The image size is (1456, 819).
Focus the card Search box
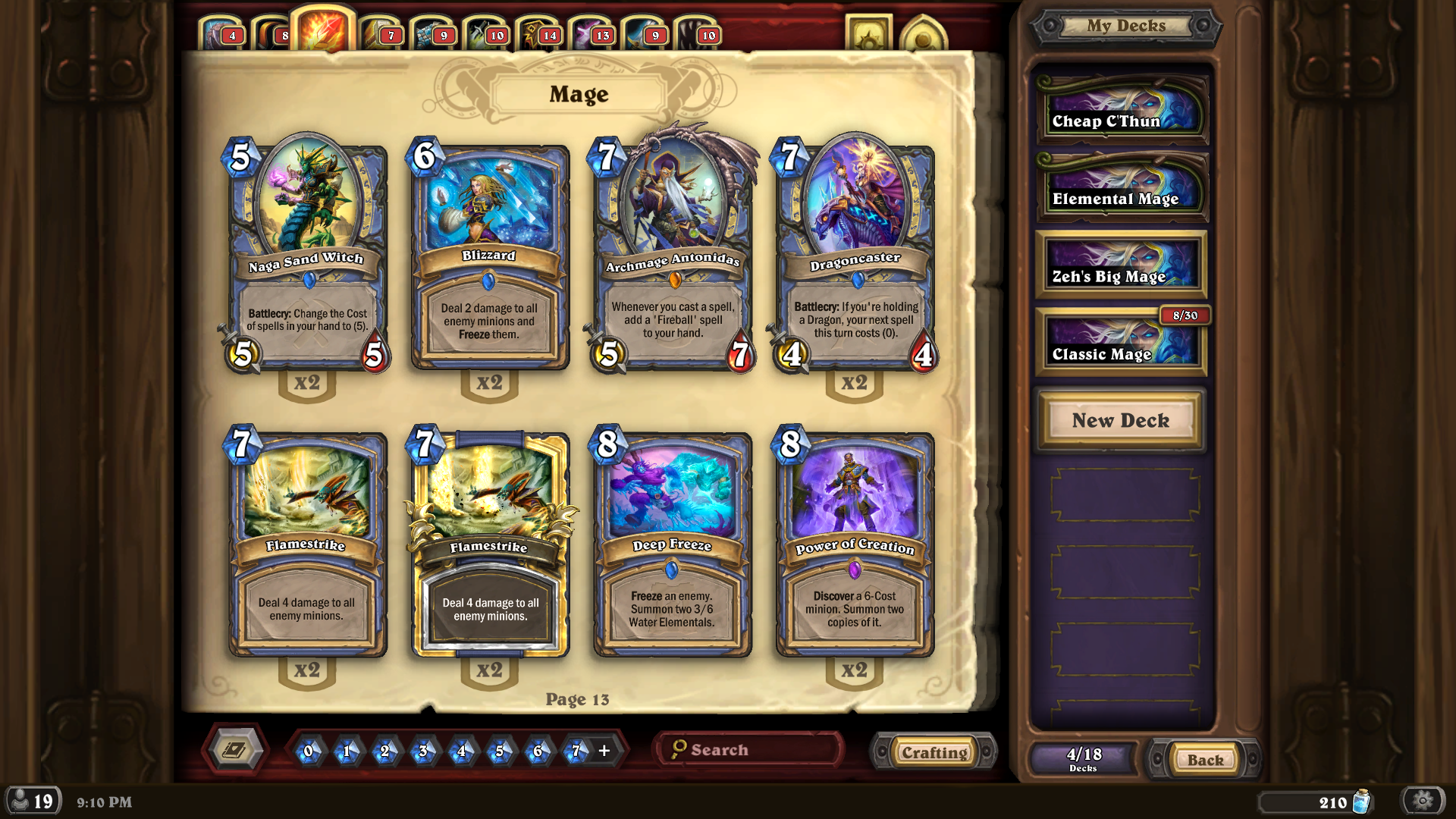tap(751, 750)
